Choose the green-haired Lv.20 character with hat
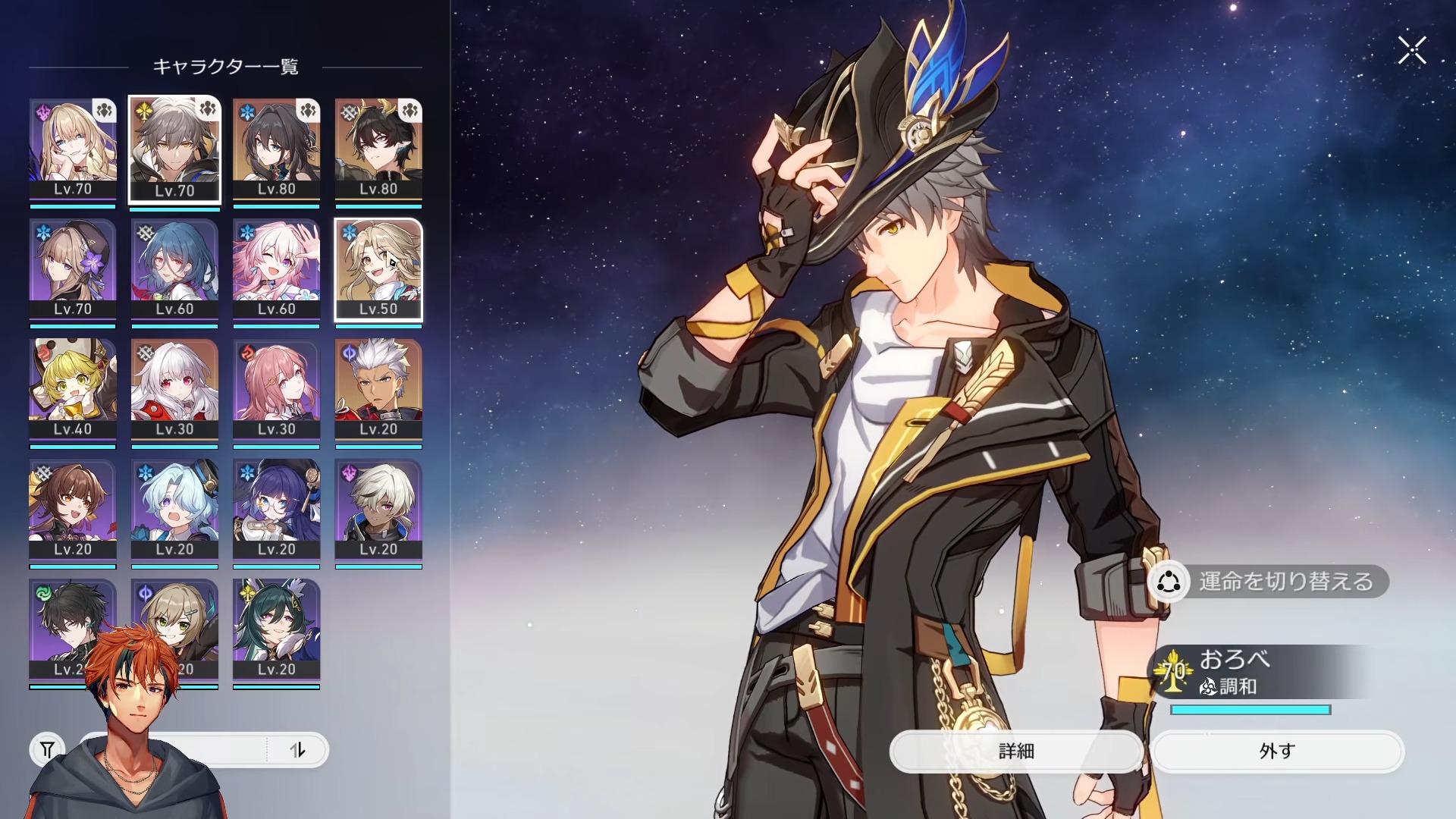This screenshot has height=819, width=1456. pos(276,629)
